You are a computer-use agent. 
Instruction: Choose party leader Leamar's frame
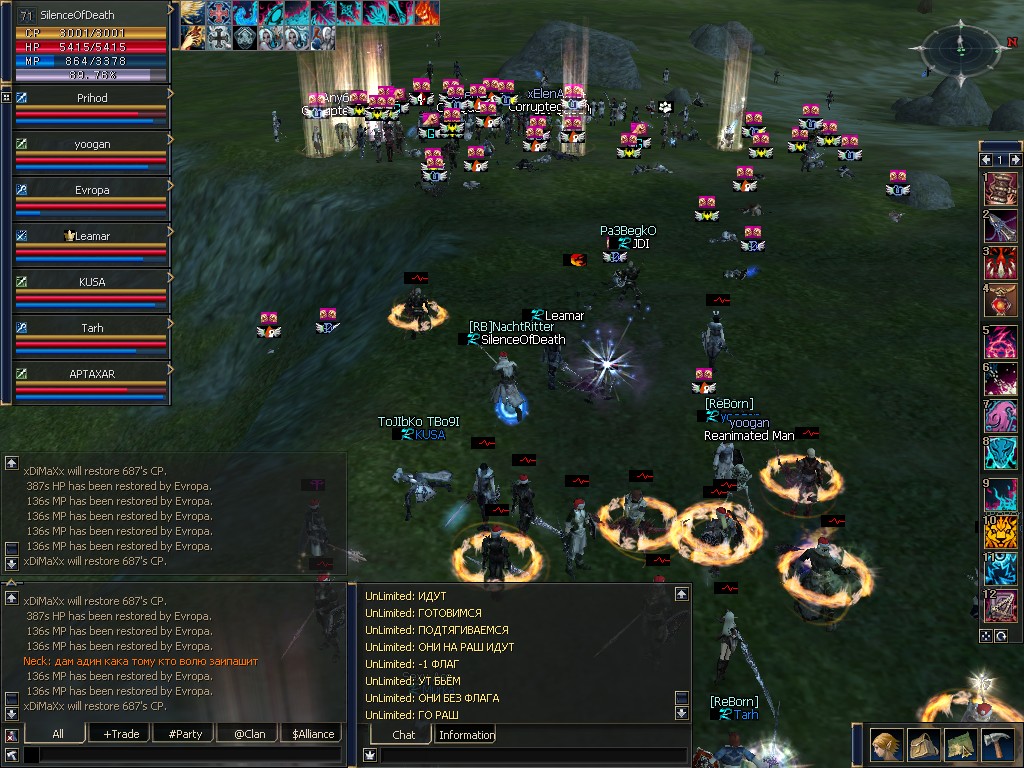[x=92, y=245]
